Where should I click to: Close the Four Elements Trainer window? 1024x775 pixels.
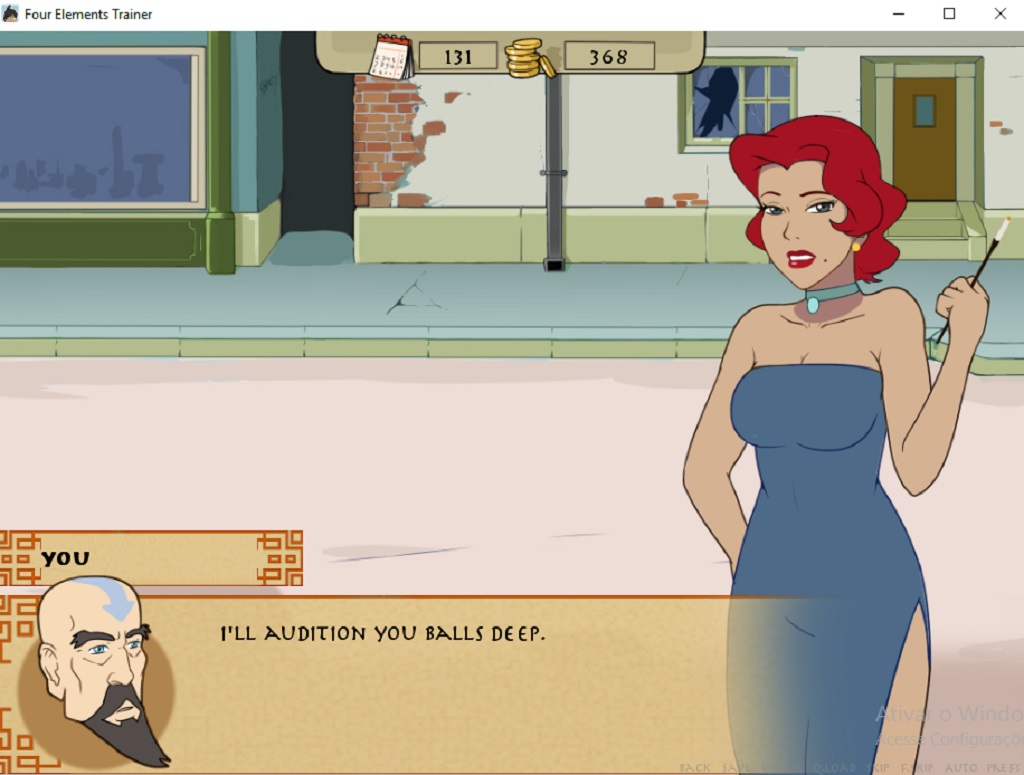tap(999, 14)
